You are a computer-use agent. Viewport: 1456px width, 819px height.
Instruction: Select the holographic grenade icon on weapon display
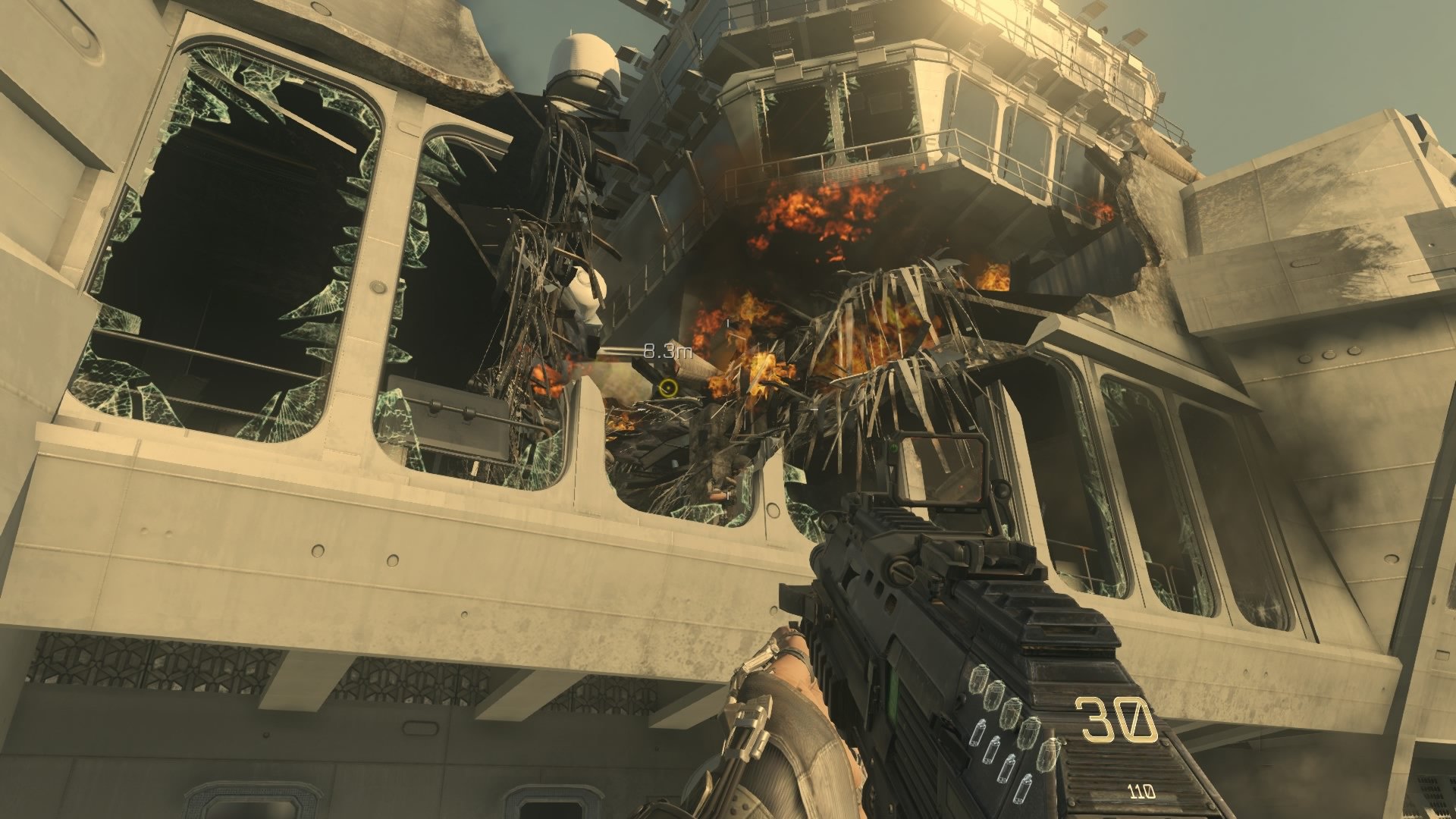[979, 679]
